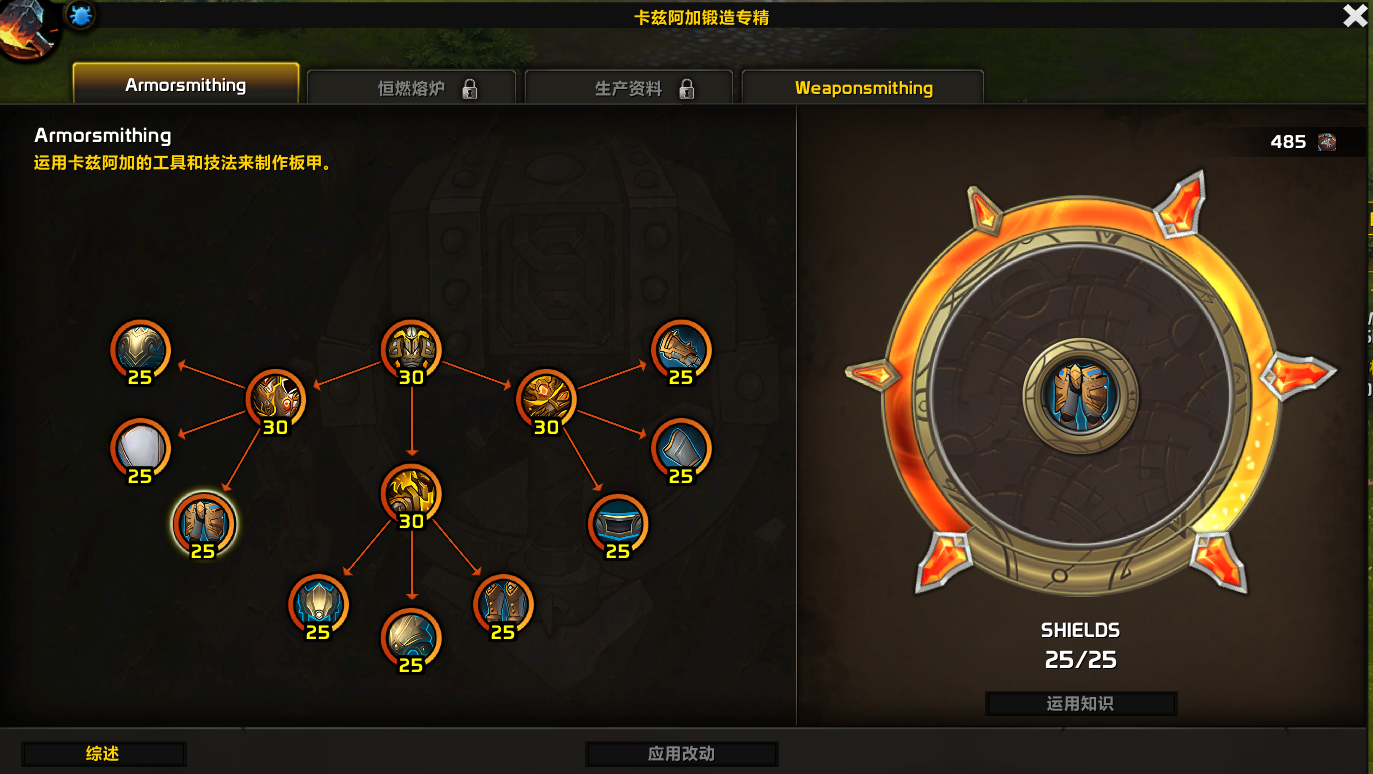Apply changes with 应用改动 button
Viewport: 1373px width, 774px height.
681,754
